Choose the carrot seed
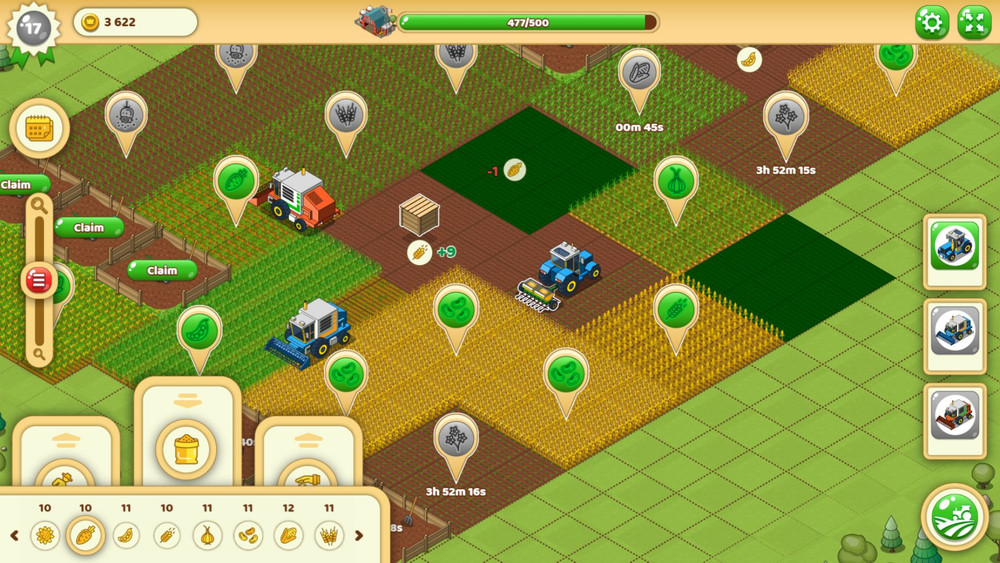1000x563 pixels. (x=85, y=536)
